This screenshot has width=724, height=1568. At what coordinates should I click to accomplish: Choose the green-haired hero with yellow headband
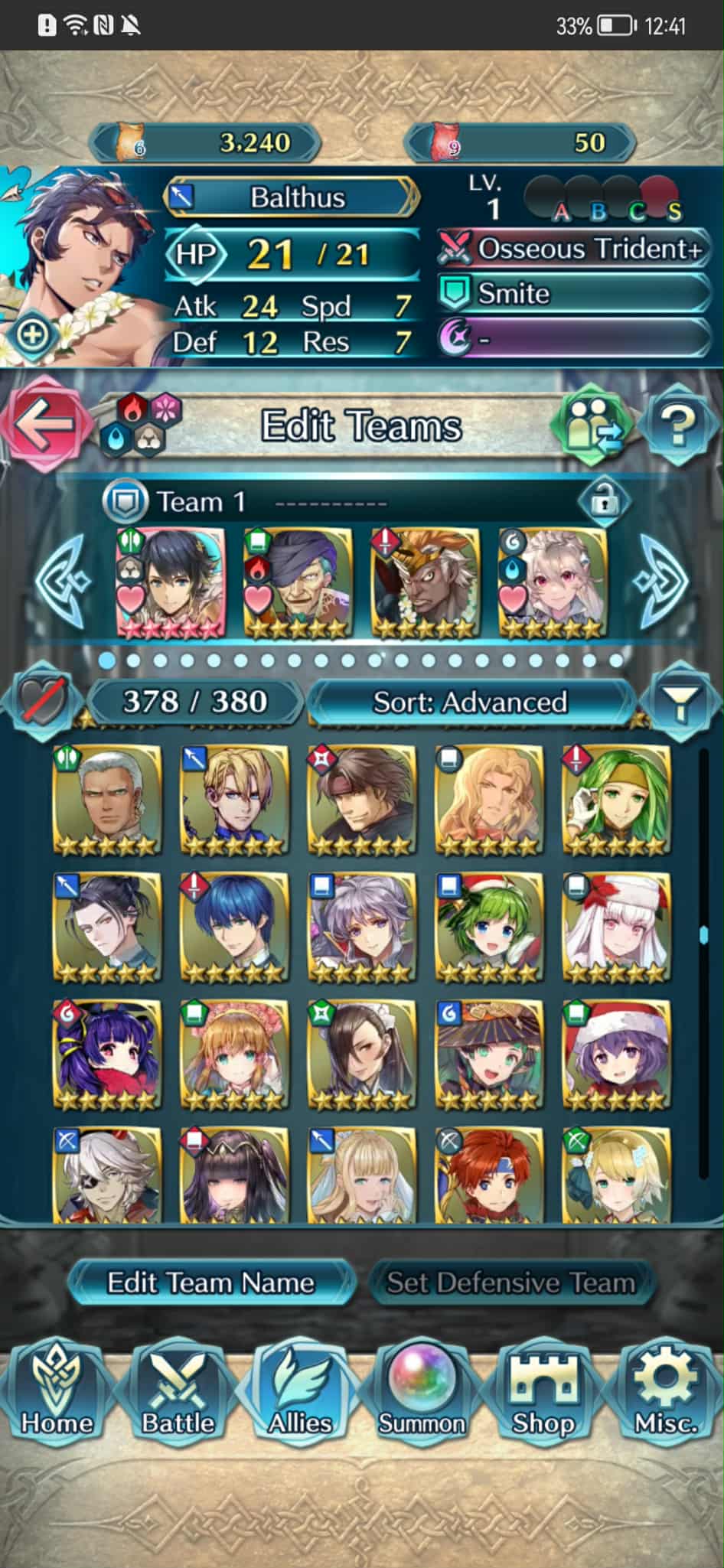point(616,799)
